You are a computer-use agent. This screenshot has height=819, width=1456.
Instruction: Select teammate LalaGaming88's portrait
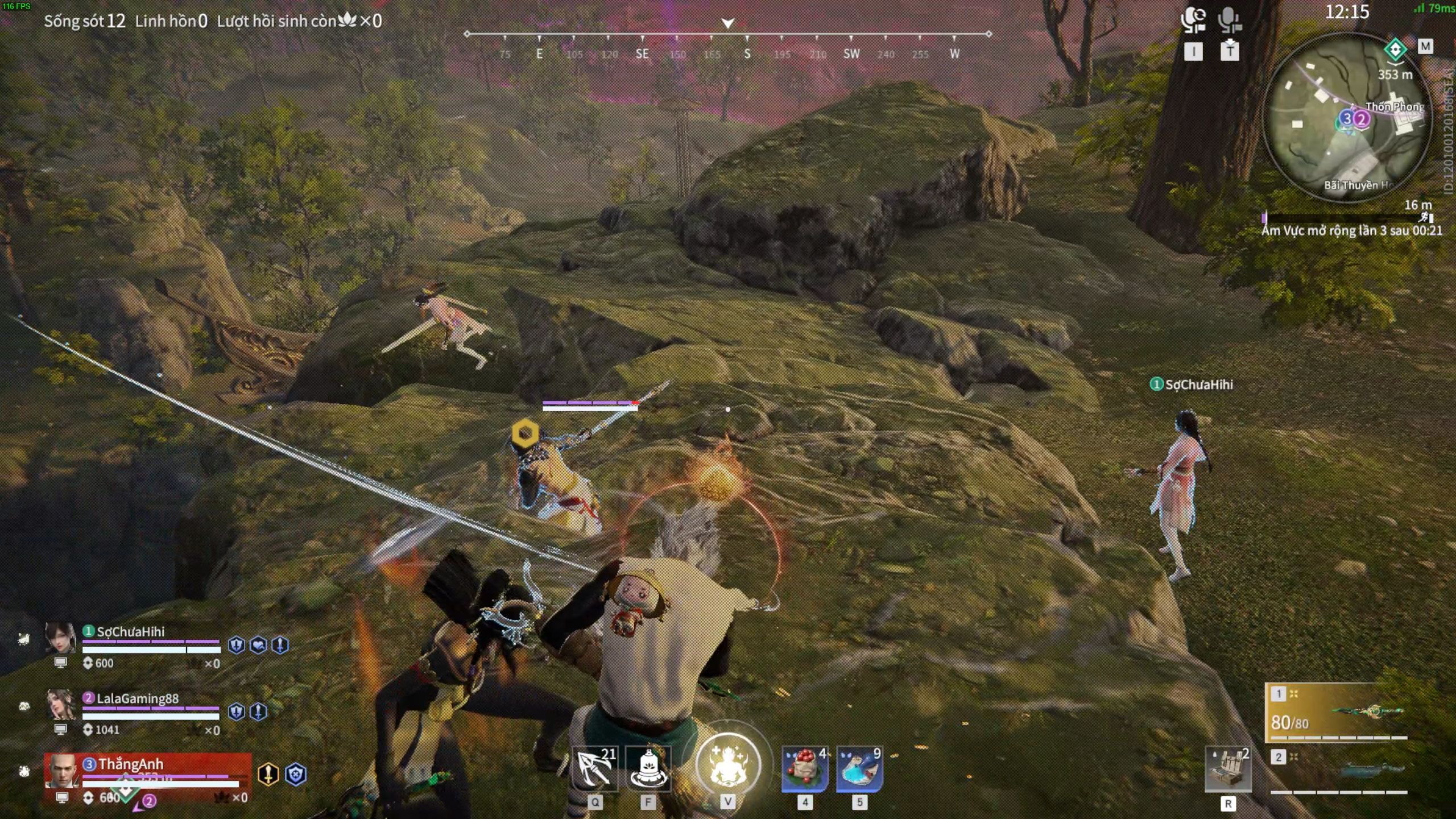pyautogui.click(x=60, y=705)
